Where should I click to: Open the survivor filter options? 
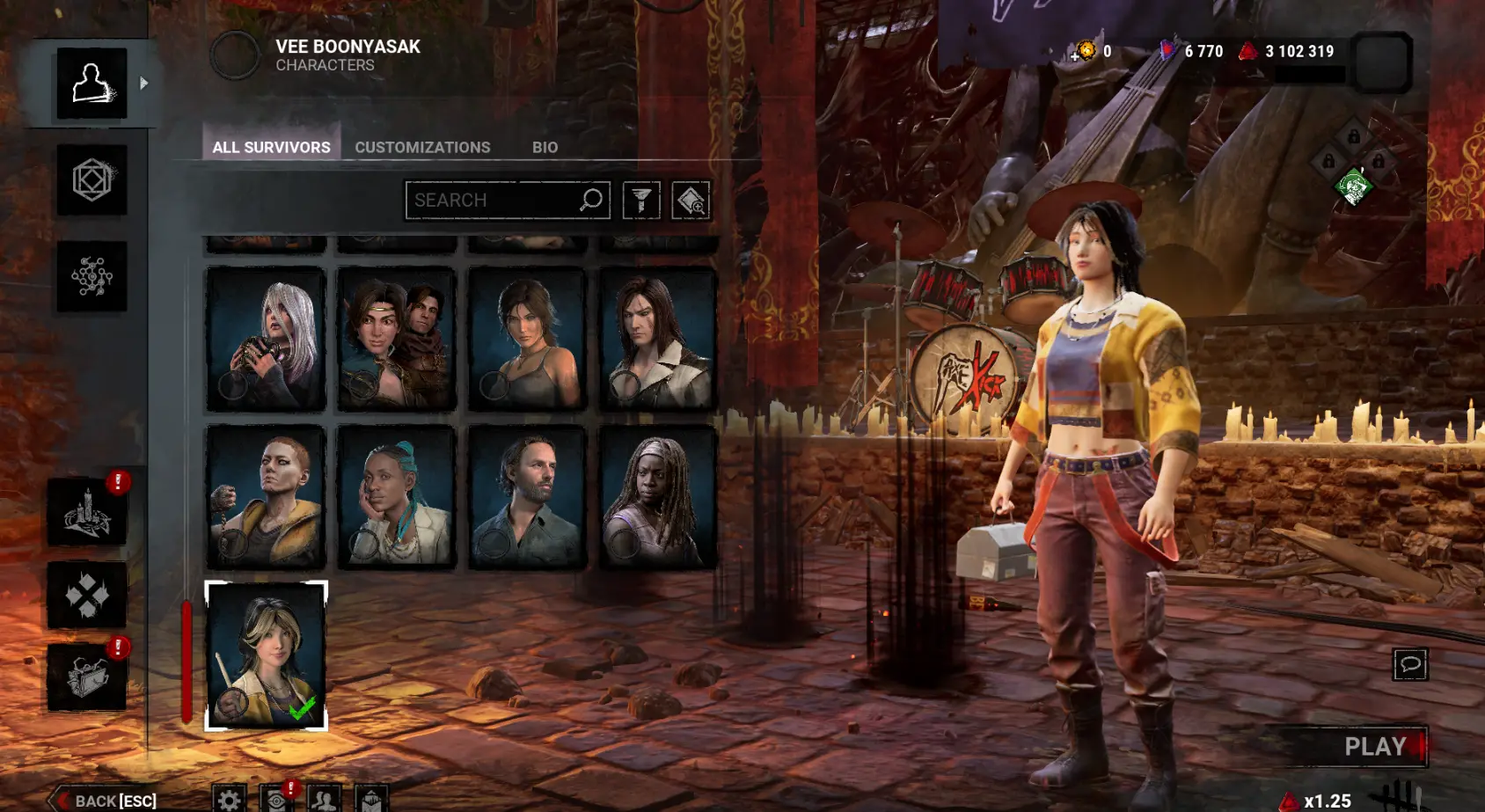point(641,201)
